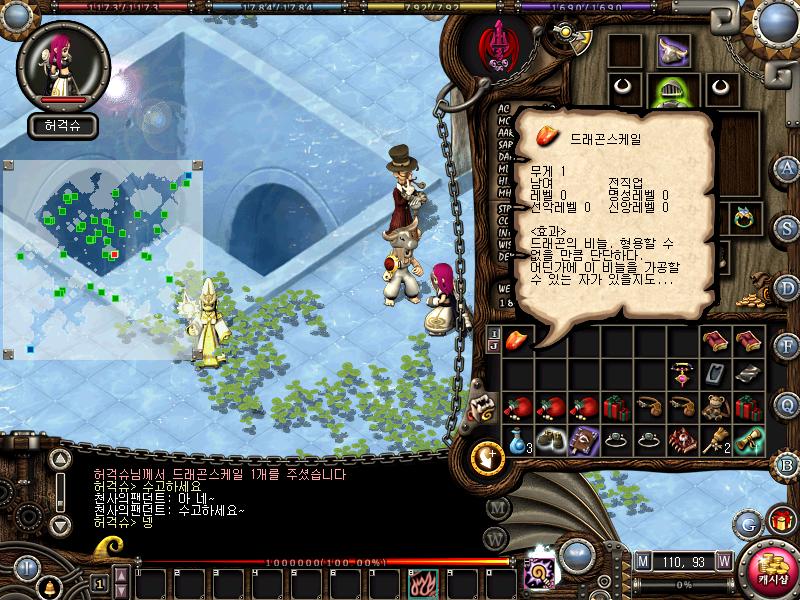Click the round A shortcut button
Viewport: 800px width, 600px height.
tap(787, 167)
